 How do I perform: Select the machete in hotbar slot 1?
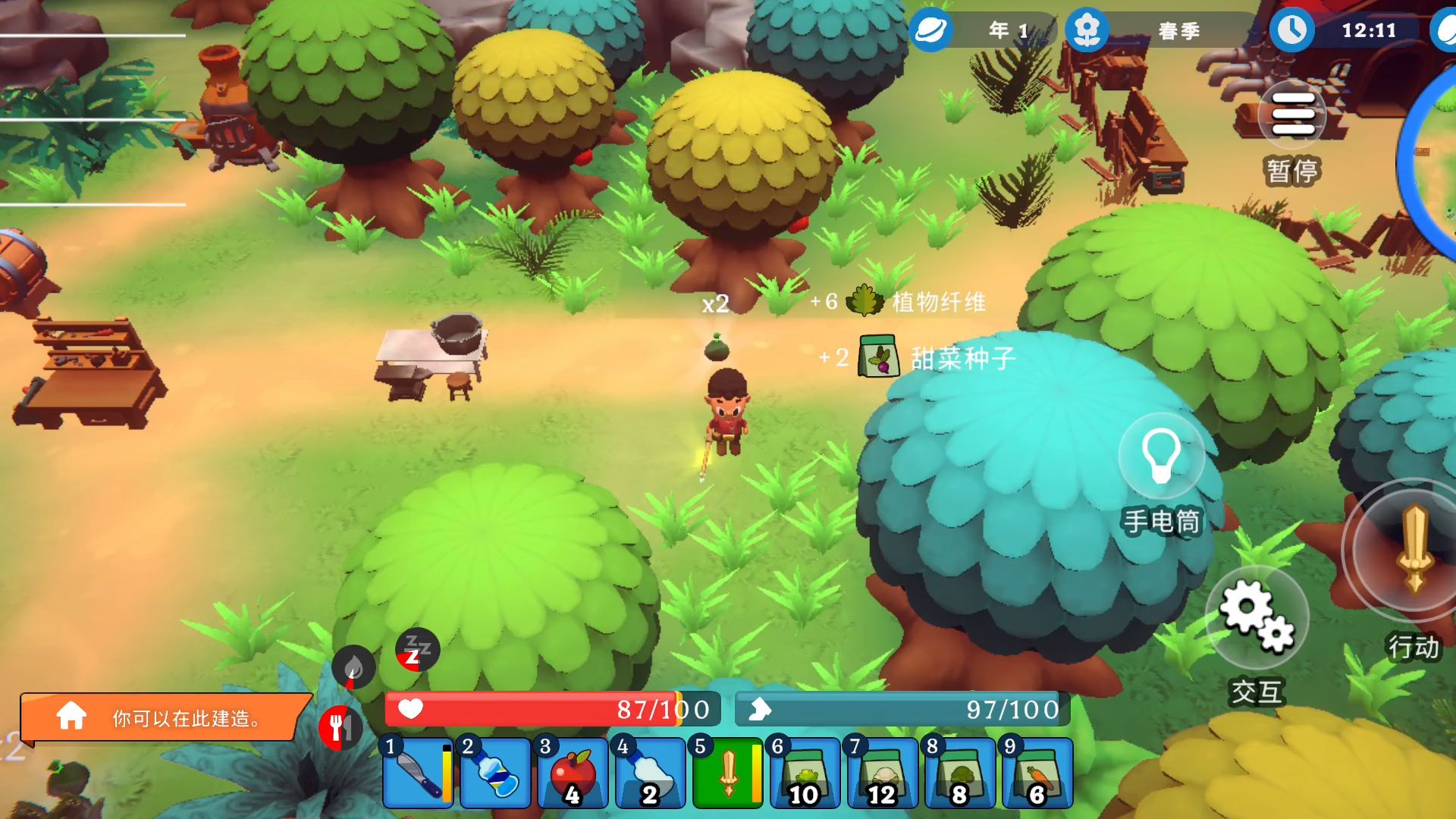[x=417, y=773]
